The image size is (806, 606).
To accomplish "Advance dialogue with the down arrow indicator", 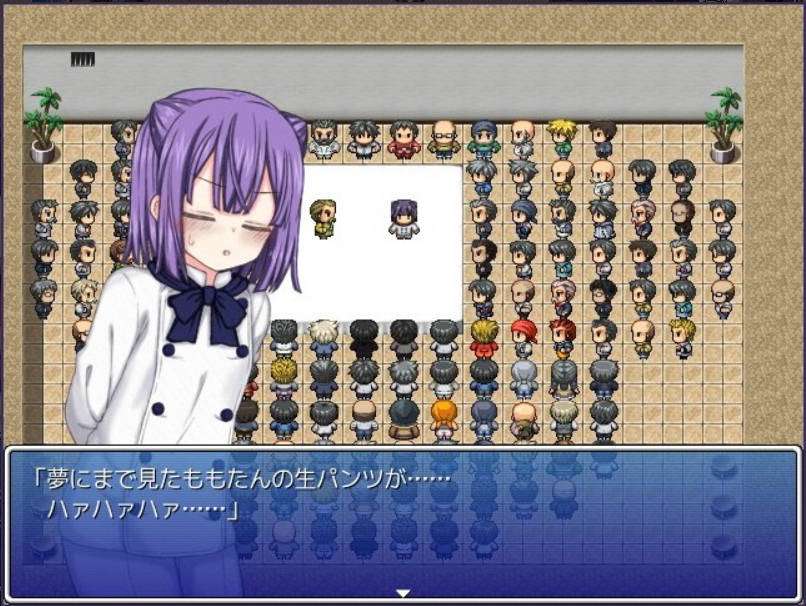I will tap(403, 593).
